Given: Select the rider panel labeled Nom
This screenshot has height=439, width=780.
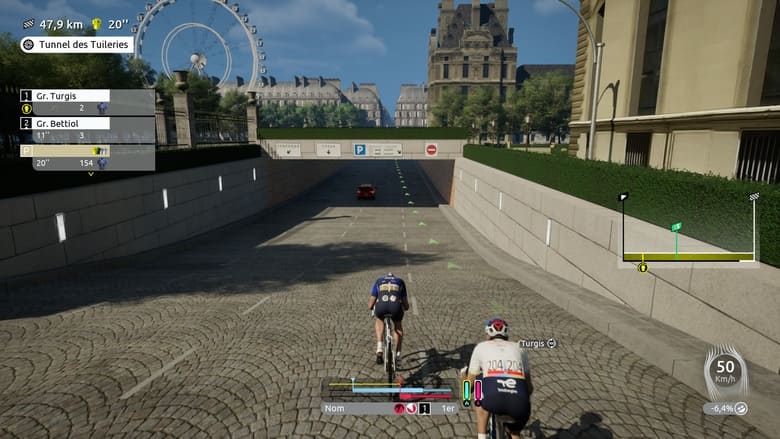Looking at the screenshot, I should 357,408.
